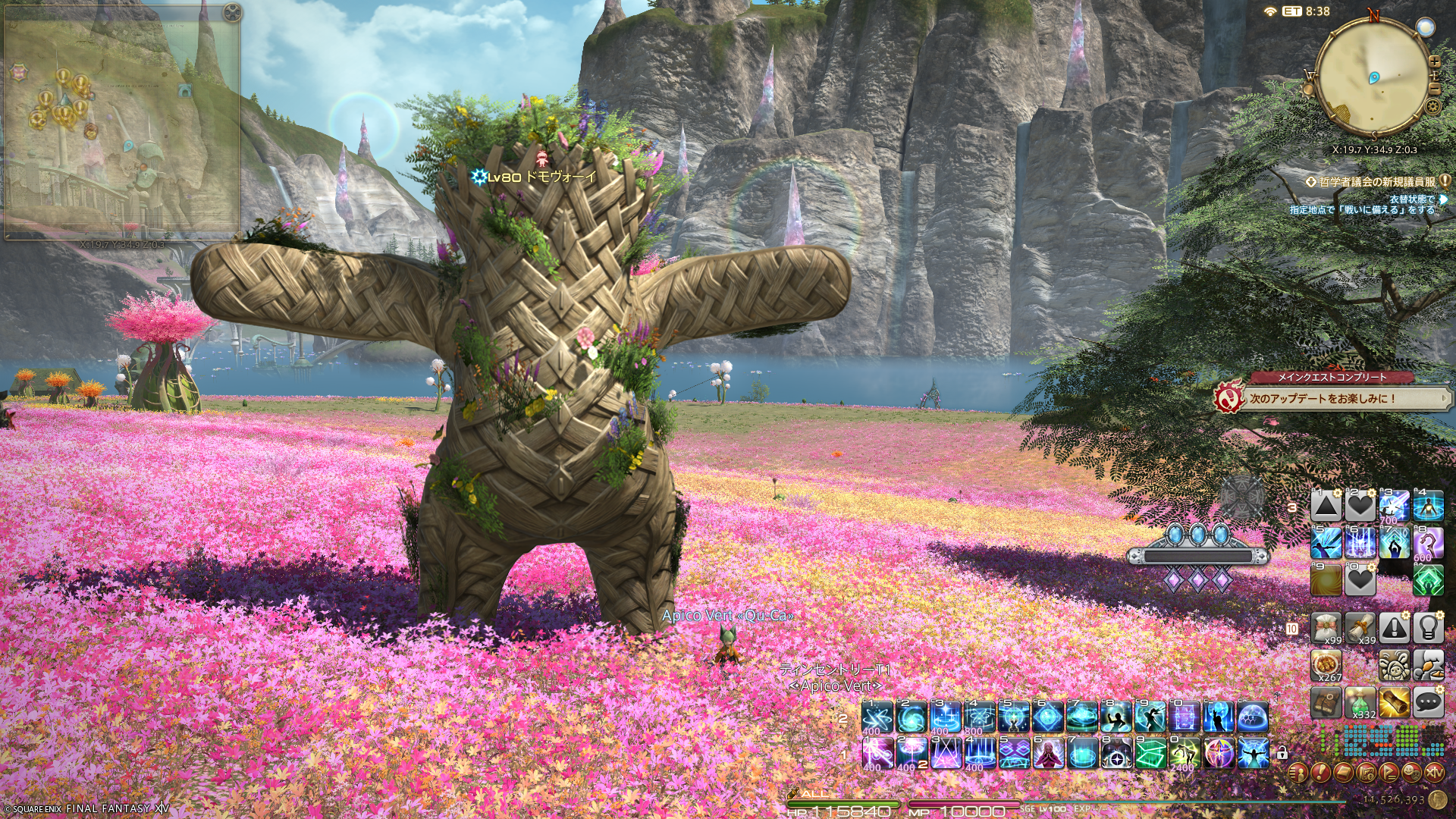
Task: Select the white sack item x99
Action: pos(1326,628)
